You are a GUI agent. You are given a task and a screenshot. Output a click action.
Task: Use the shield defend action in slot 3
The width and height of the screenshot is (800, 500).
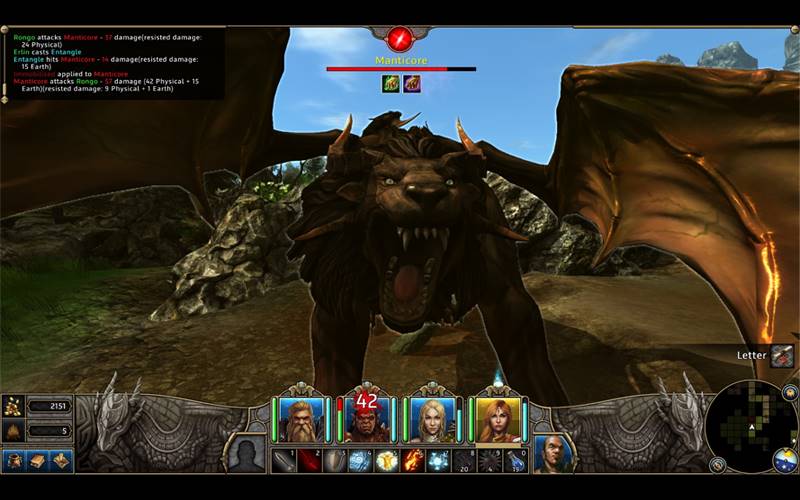point(335,460)
